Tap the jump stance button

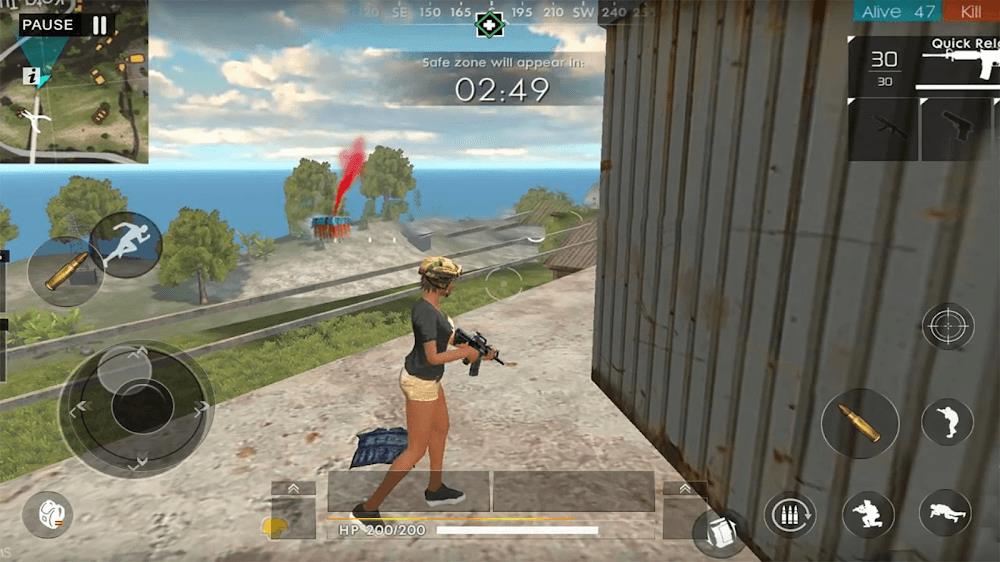click(946, 422)
